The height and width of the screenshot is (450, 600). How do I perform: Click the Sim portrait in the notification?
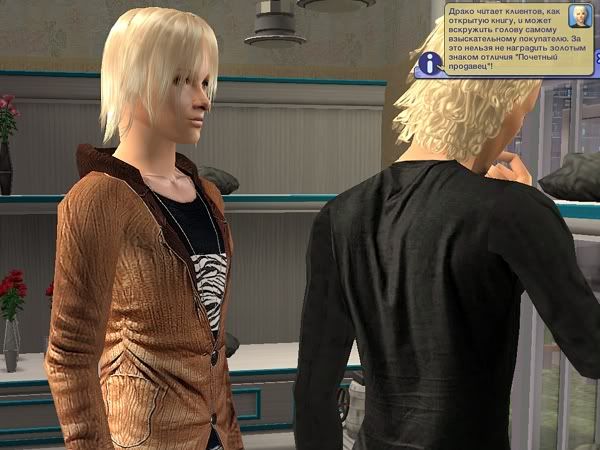click(578, 16)
